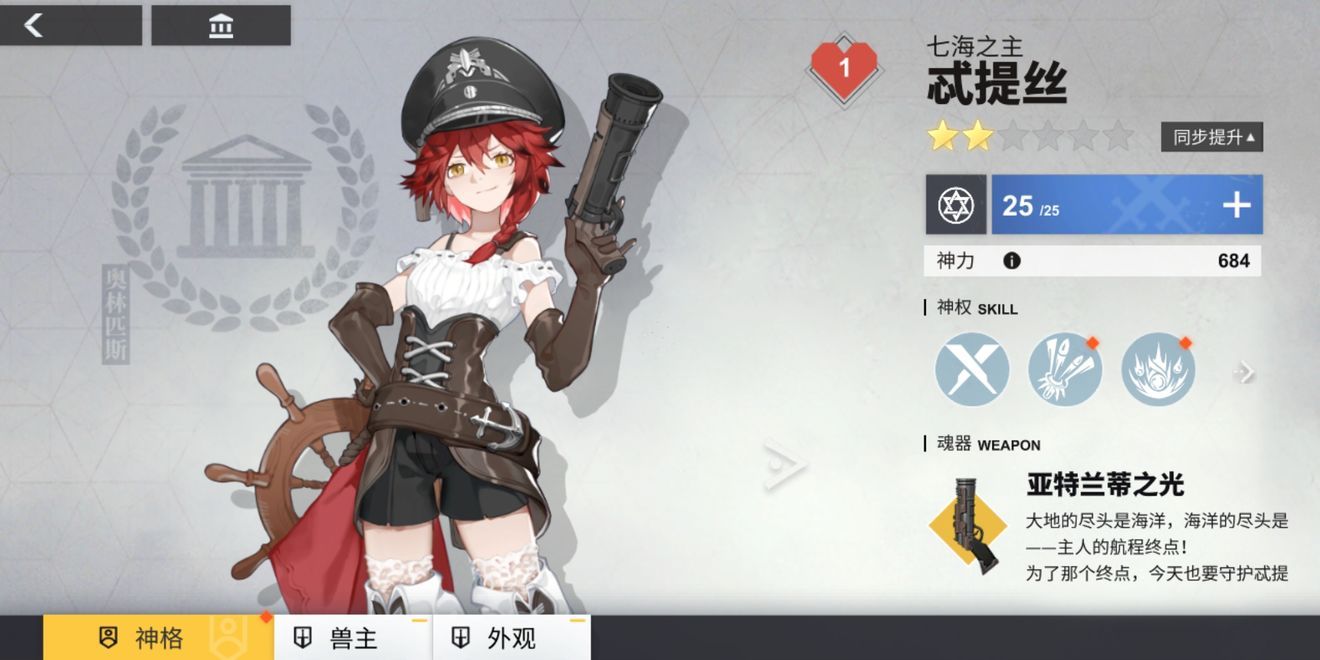Show the 神力 info tooltip icon
Viewport: 1320px width, 660px height.
1011,261
